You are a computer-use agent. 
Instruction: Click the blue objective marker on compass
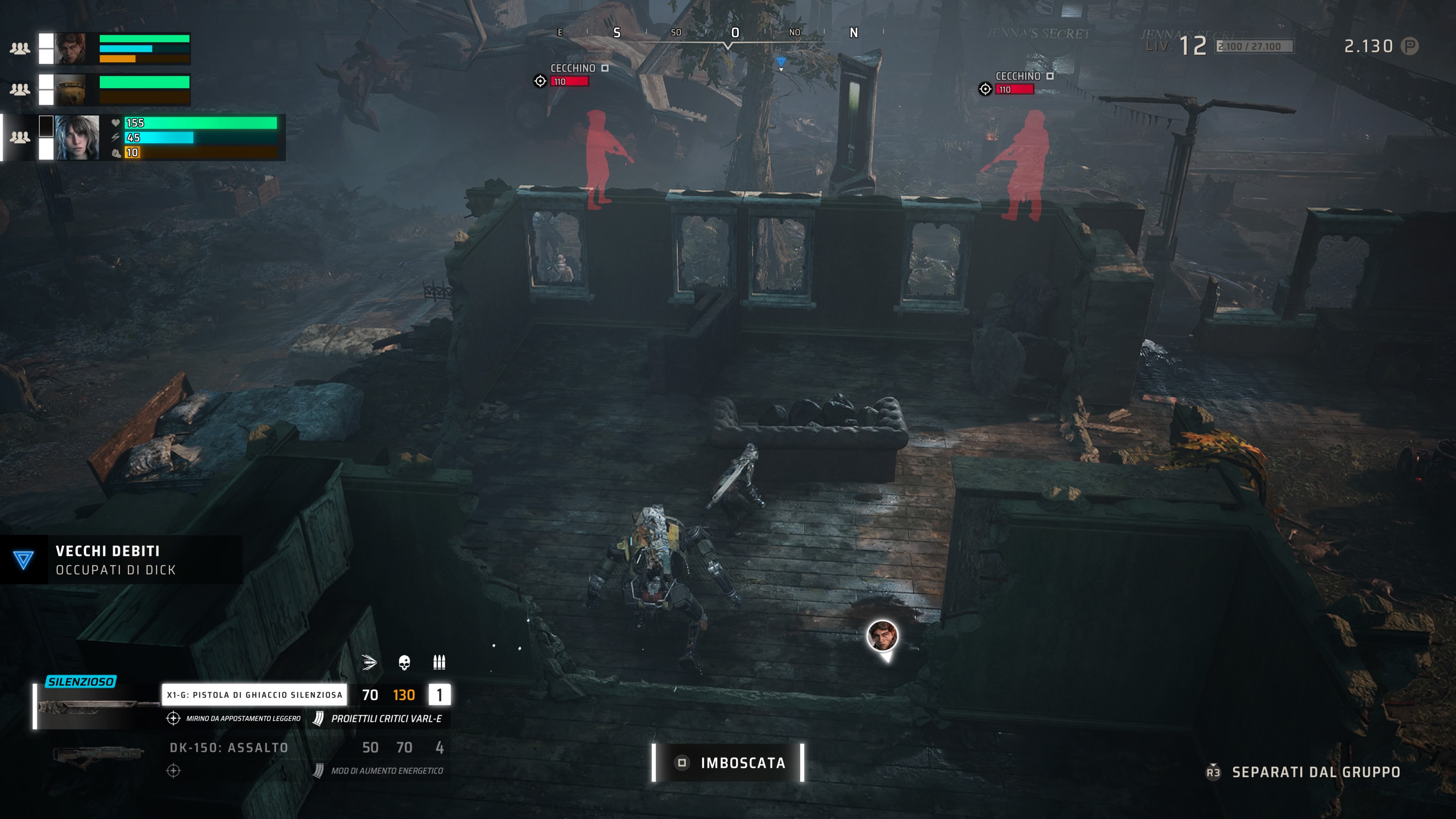pyautogui.click(x=781, y=62)
